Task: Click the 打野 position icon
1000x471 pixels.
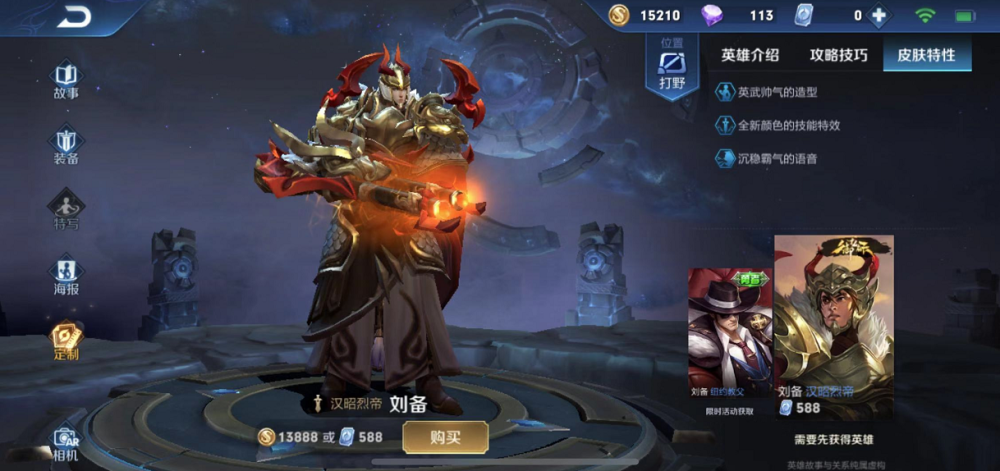Action: click(x=671, y=68)
